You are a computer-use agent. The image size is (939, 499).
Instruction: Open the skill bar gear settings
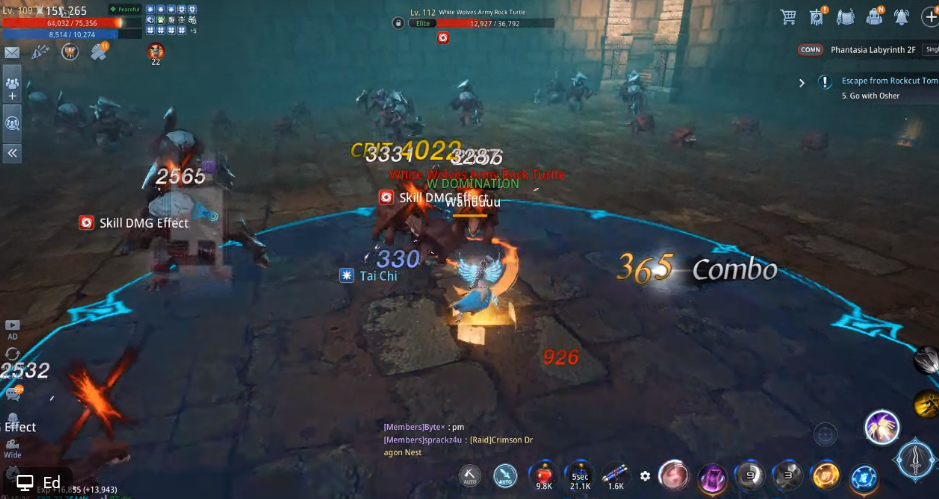[x=645, y=476]
